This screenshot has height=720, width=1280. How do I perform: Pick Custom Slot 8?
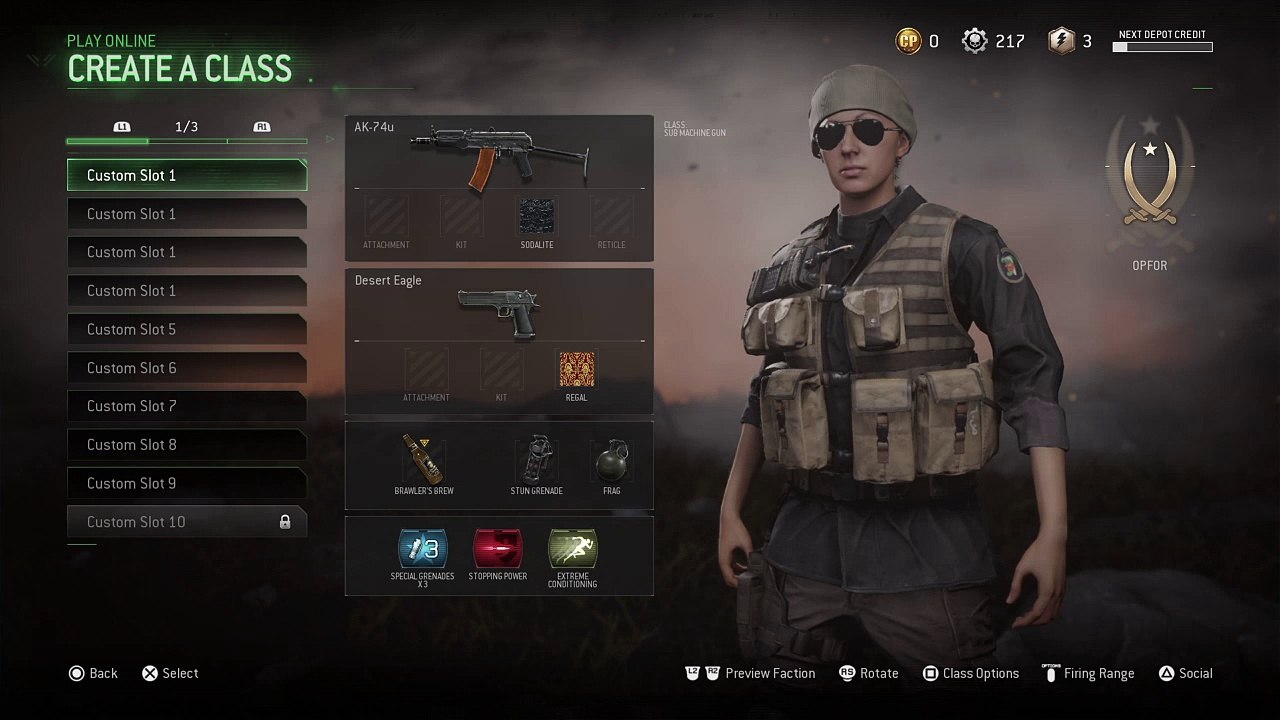tap(187, 444)
